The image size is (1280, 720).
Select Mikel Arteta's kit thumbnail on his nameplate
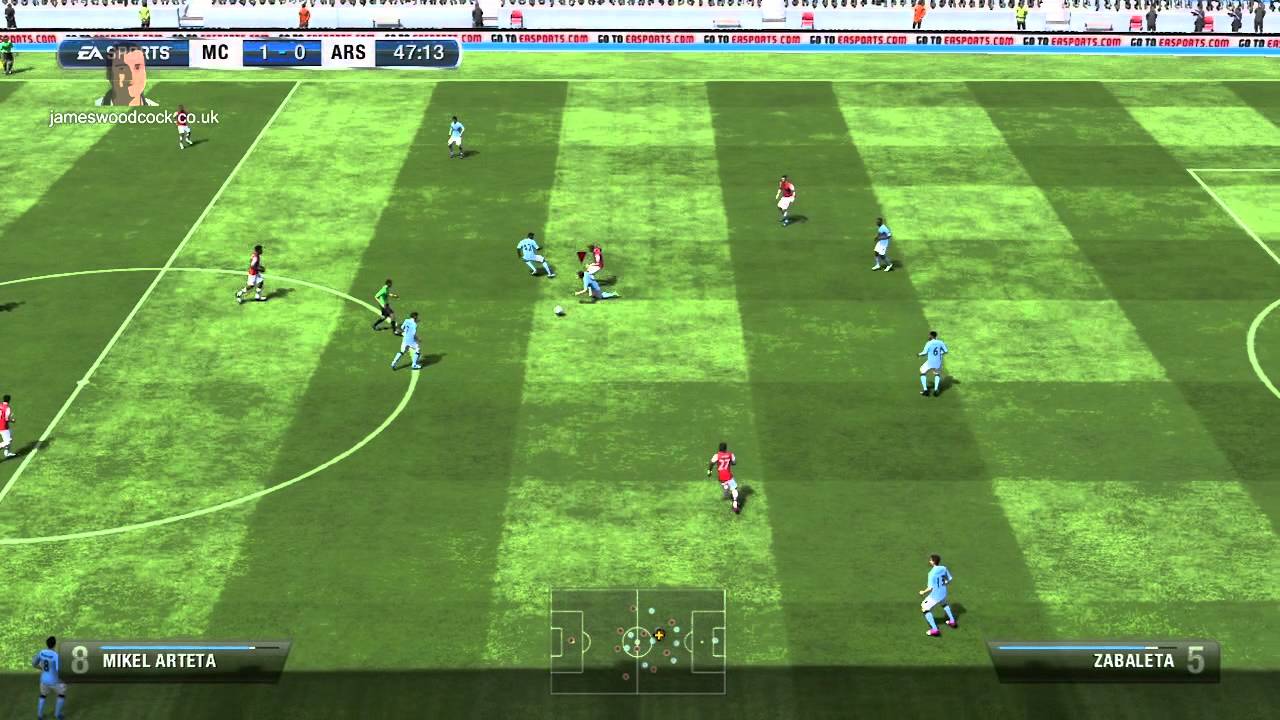click(47, 665)
